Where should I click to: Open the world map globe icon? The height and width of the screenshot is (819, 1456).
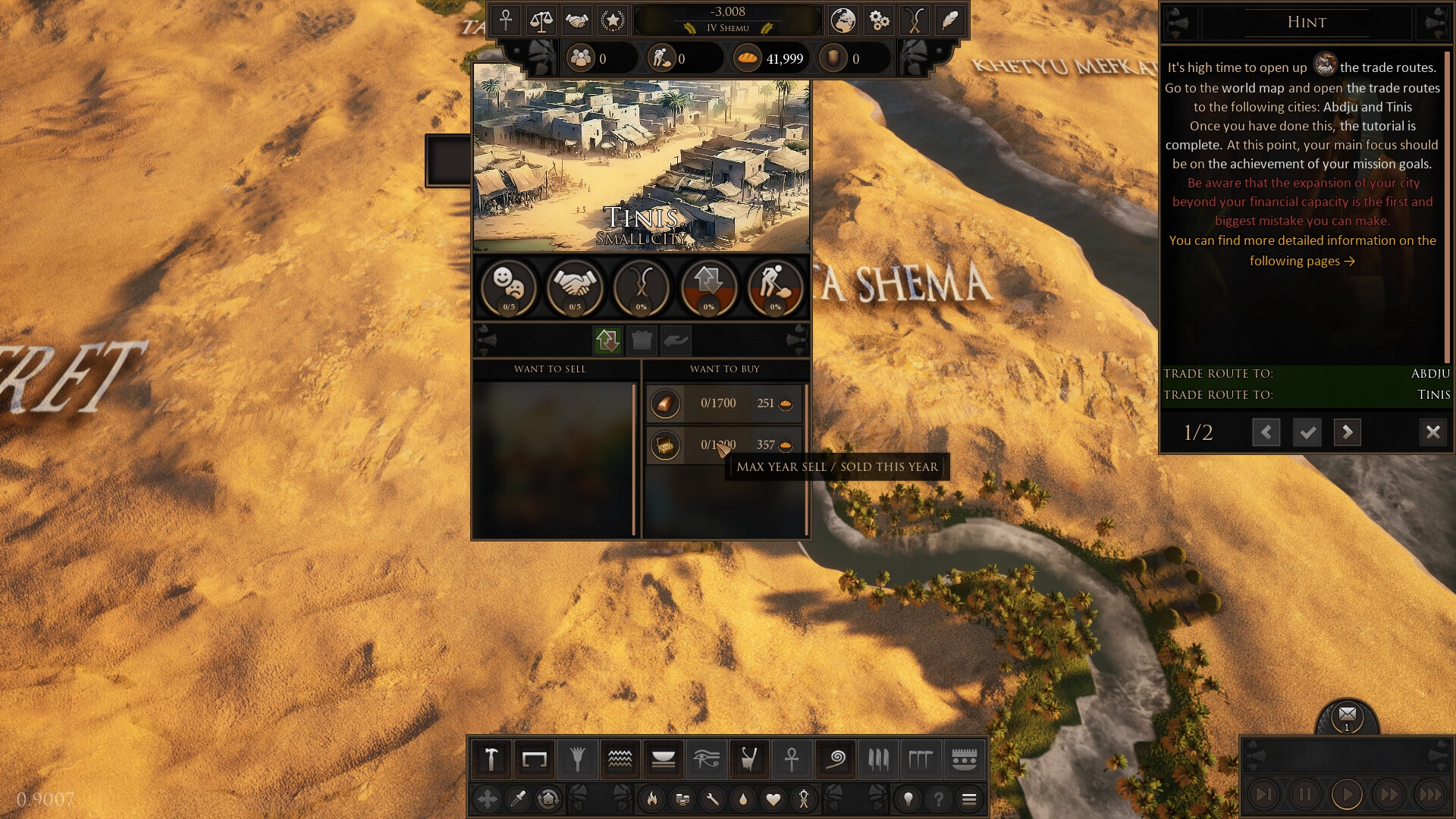coord(842,20)
